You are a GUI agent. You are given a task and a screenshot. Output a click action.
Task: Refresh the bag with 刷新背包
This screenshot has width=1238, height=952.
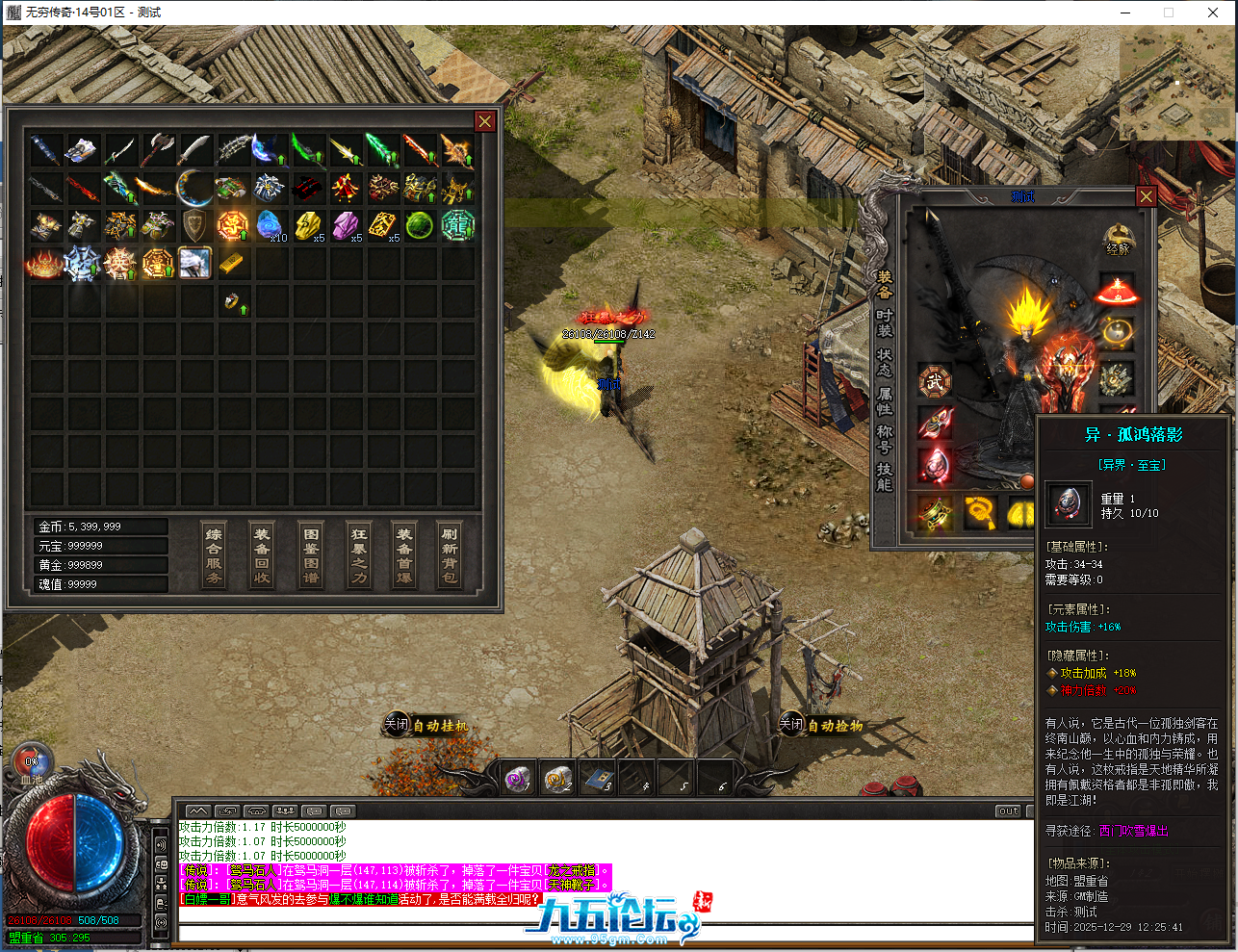coord(450,555)
